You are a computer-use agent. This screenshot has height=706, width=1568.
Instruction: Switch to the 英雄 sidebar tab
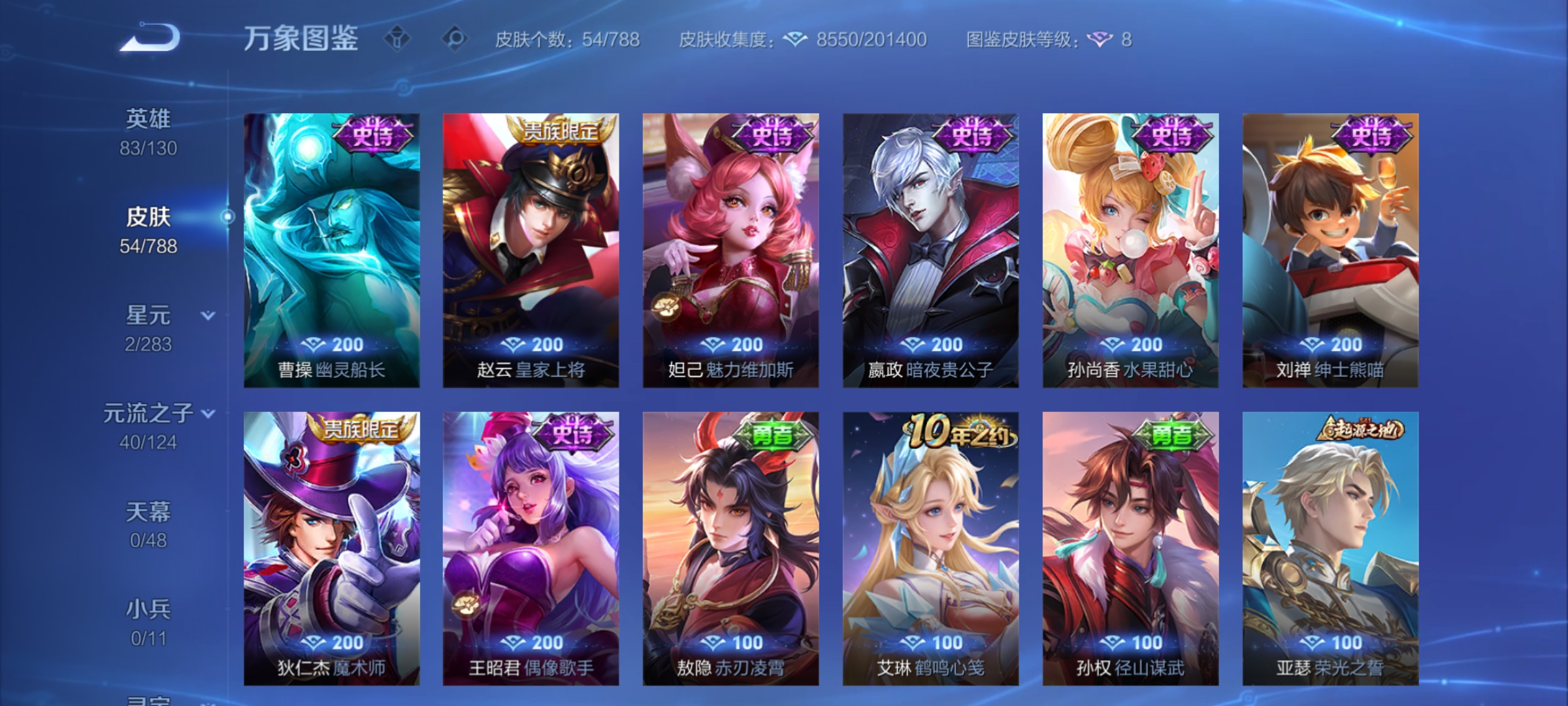click(x=148, y=120)
